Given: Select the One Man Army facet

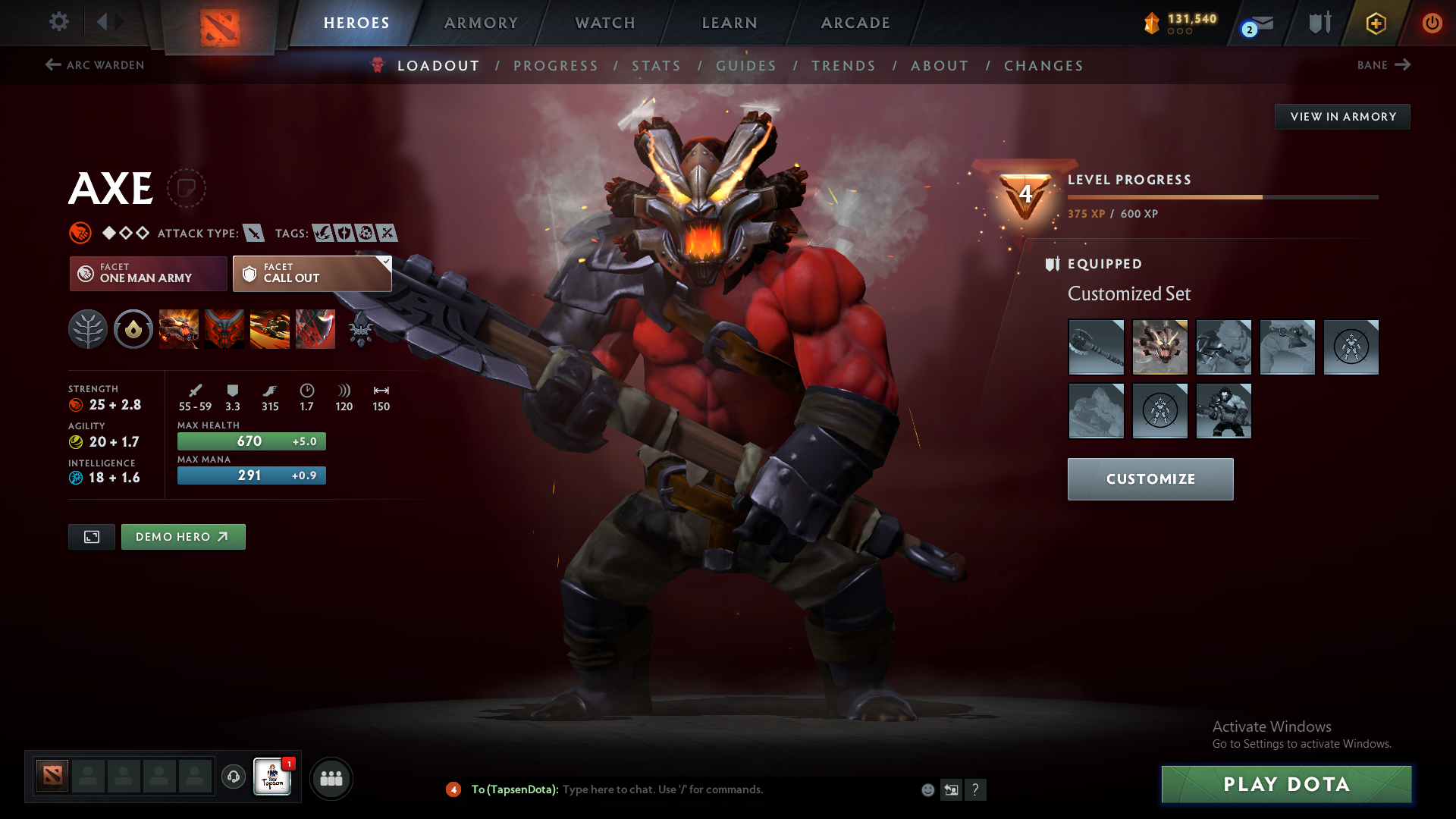Looking at the screenshot, I should 147,273.
